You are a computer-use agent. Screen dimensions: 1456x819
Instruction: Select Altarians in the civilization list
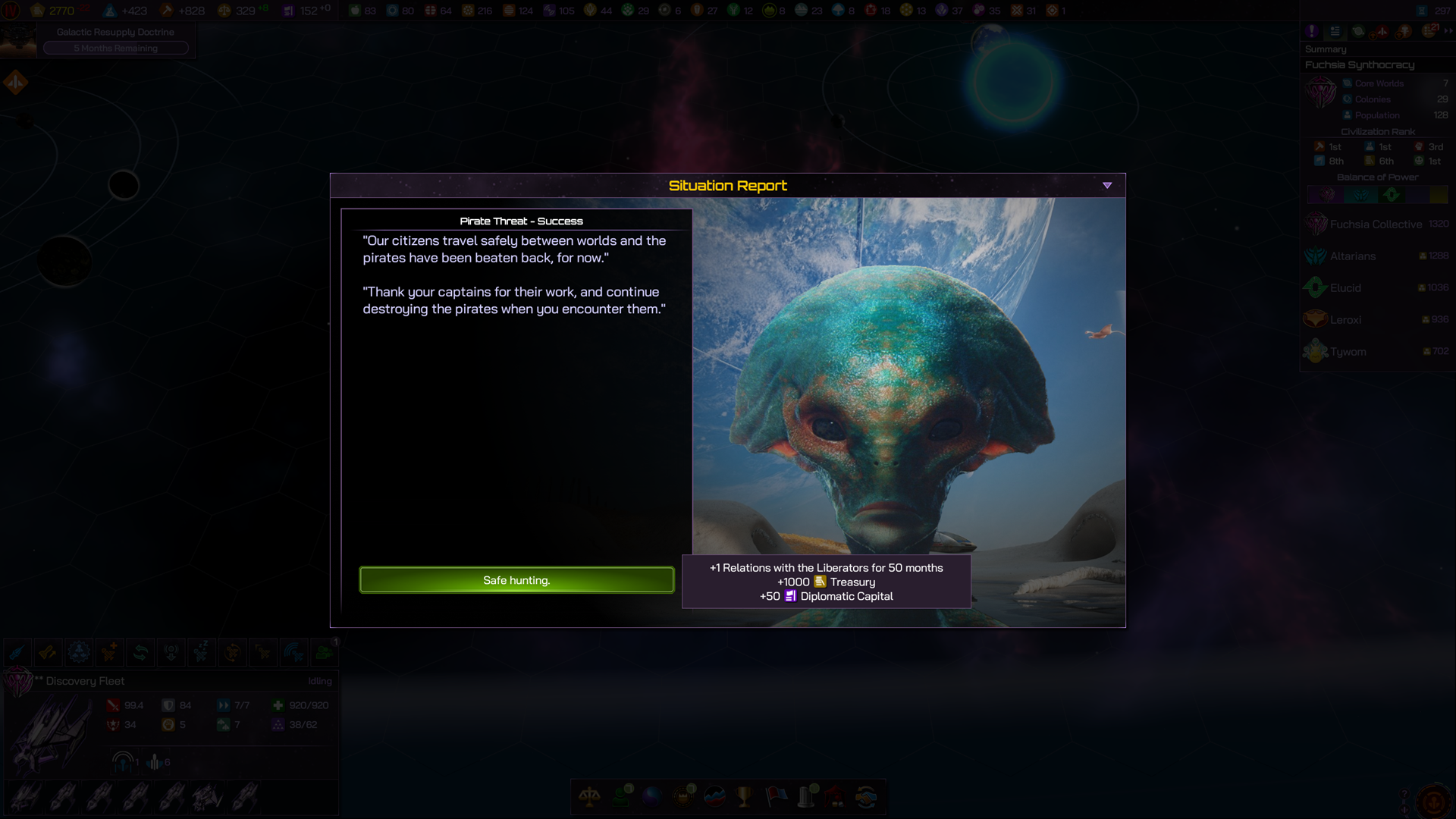click(1352, 256)
